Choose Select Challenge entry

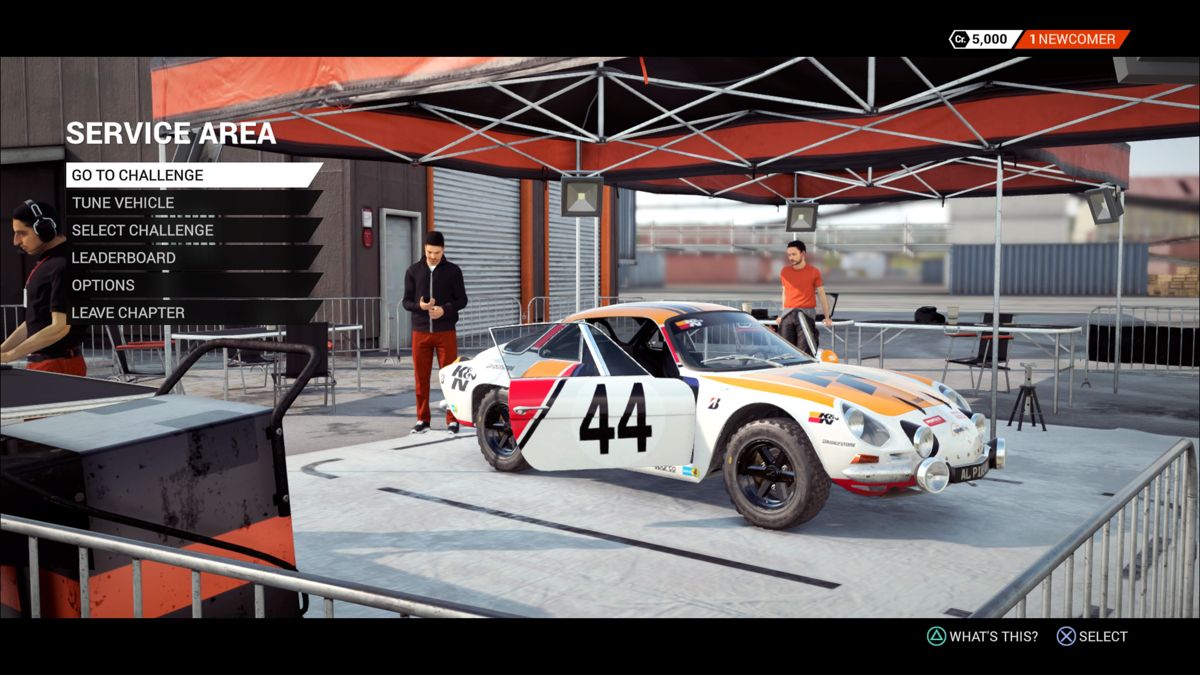tap(143, 230)
